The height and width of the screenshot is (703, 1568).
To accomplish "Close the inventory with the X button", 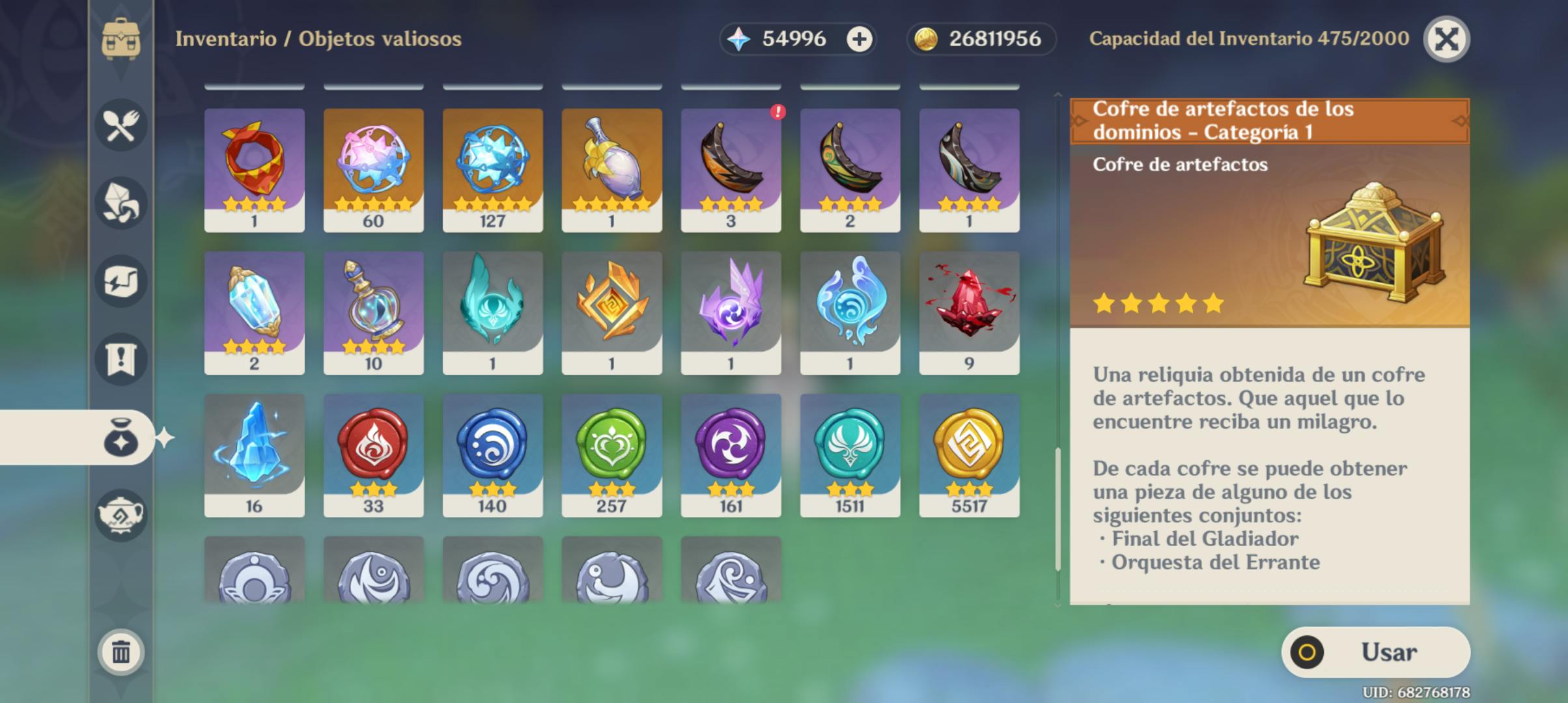I will [1446, 39].
